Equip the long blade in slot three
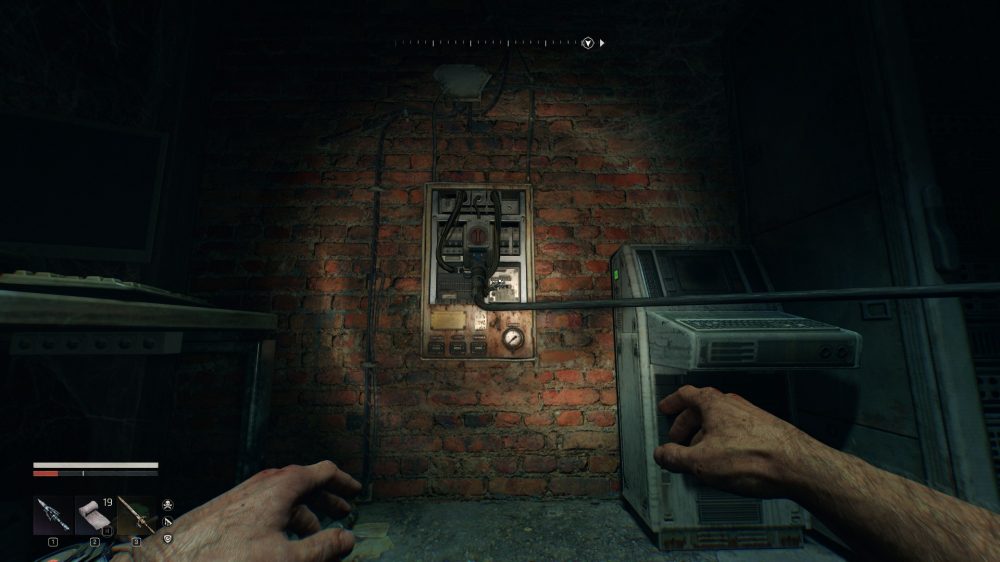This screenshot has width=1000, height=562. click(x=135, y=515)
